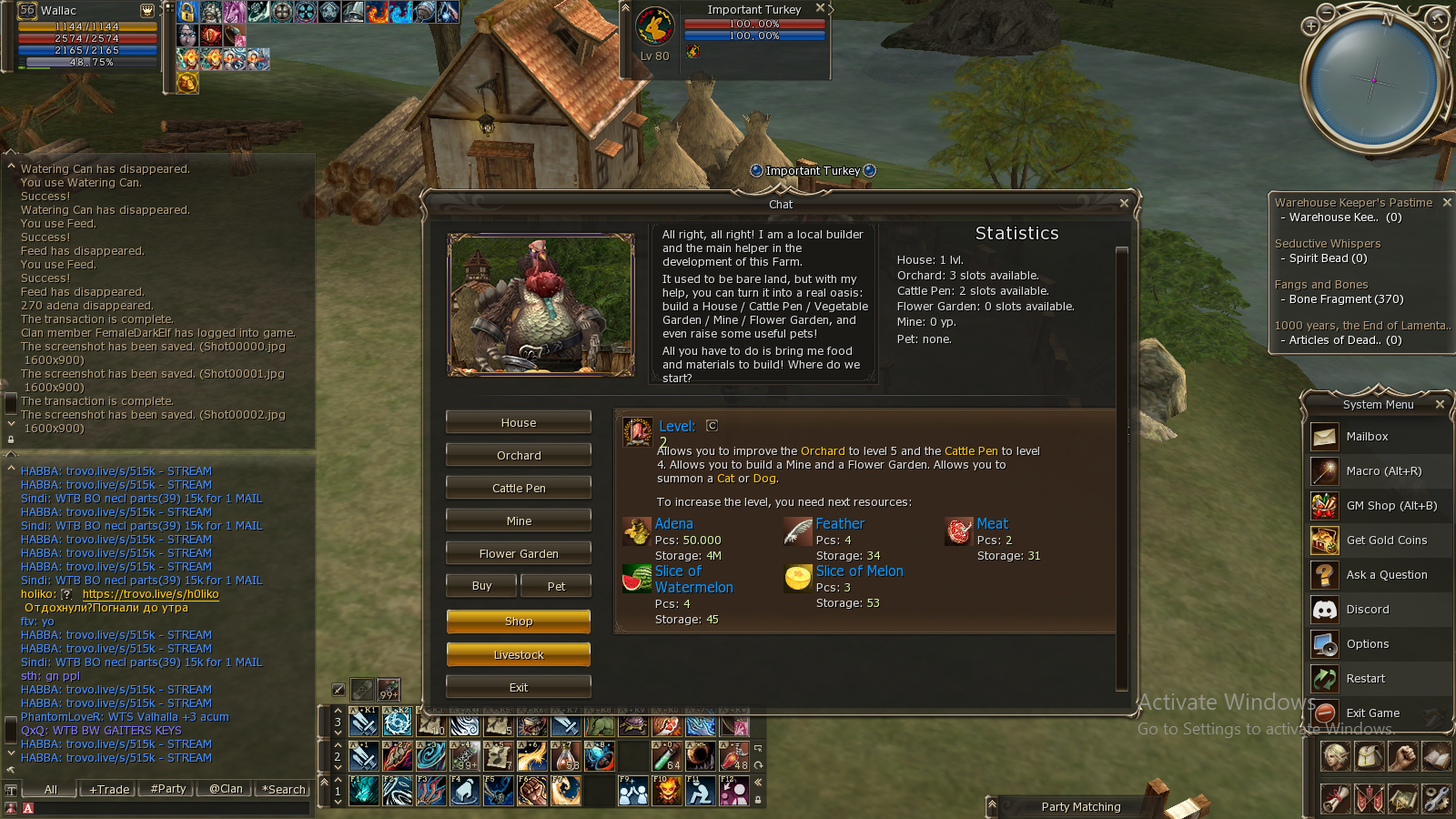Select Get Gold Coins menu entry
1456x819 pixels.
(x=1386, y=541)
